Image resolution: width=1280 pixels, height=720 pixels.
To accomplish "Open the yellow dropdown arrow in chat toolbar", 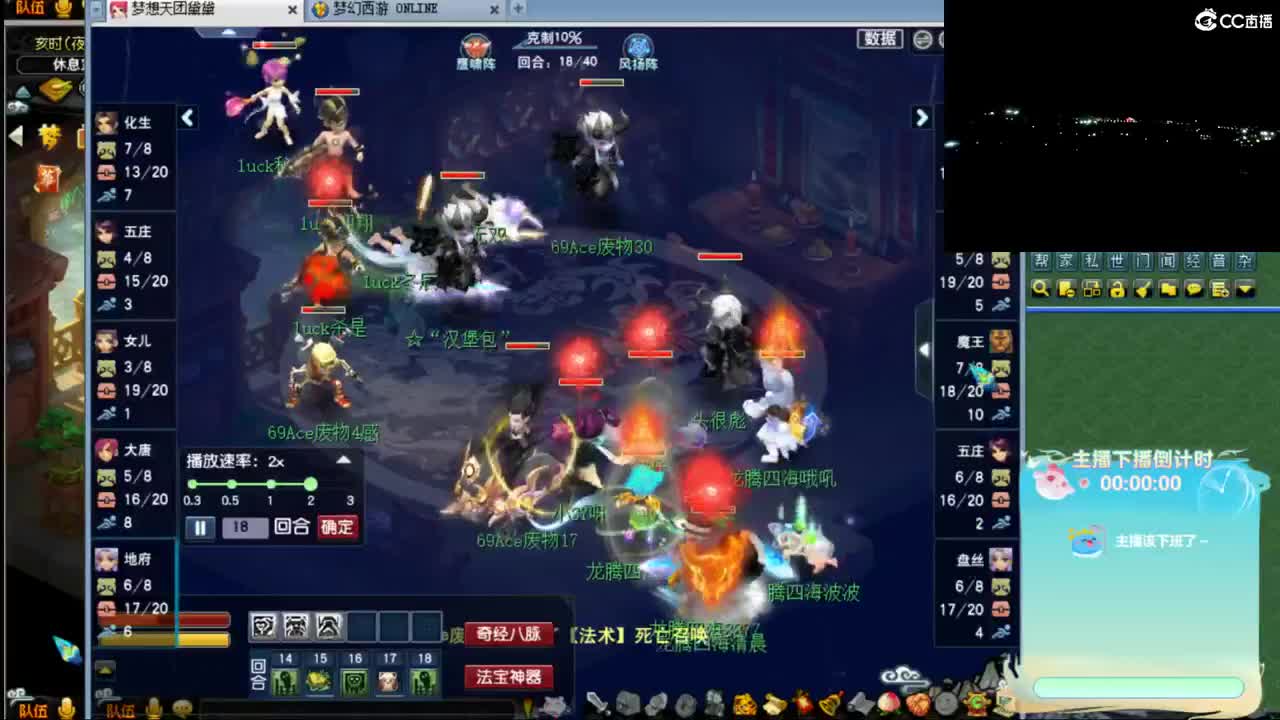I will [1245, 289].
